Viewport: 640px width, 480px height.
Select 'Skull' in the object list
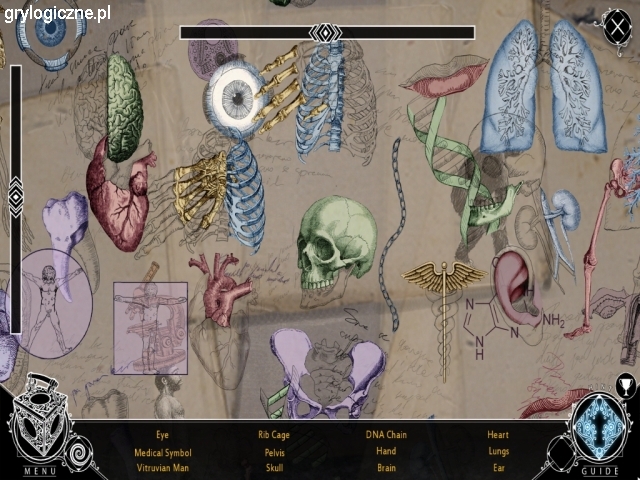coord(275,468)
